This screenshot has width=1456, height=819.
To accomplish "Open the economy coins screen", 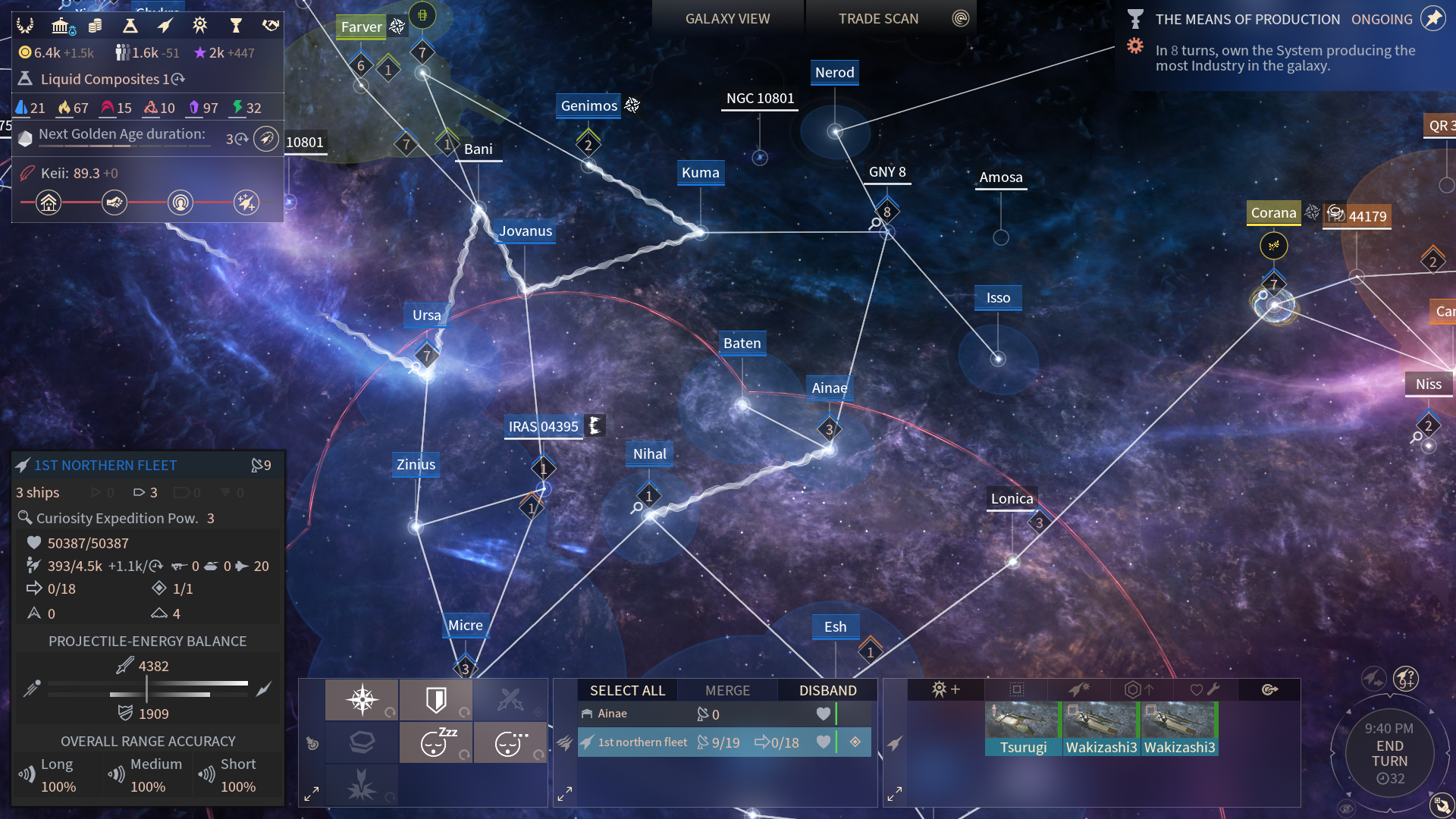I will (95, 27).
